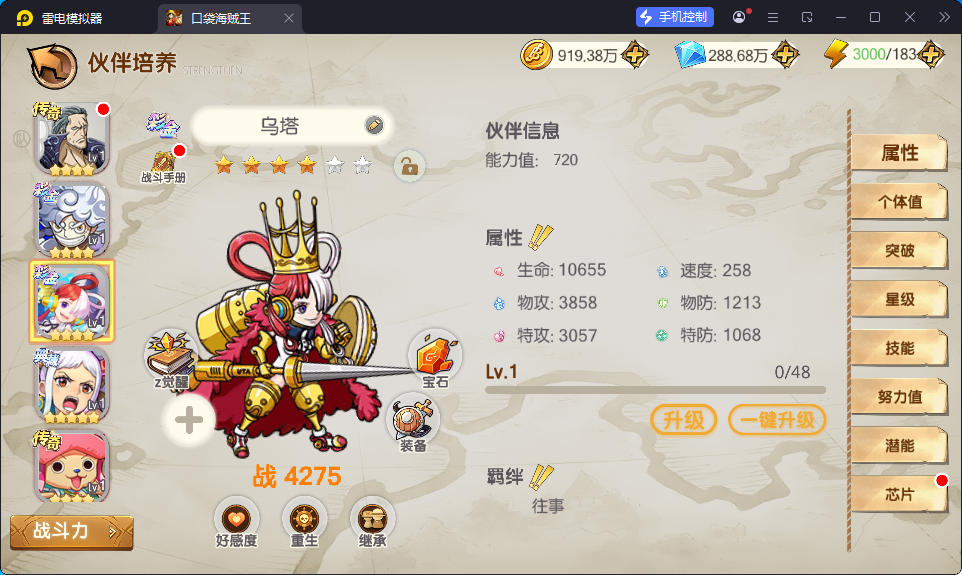
Task: Edit the partner name 乌塔
Action: coord(374,125)
